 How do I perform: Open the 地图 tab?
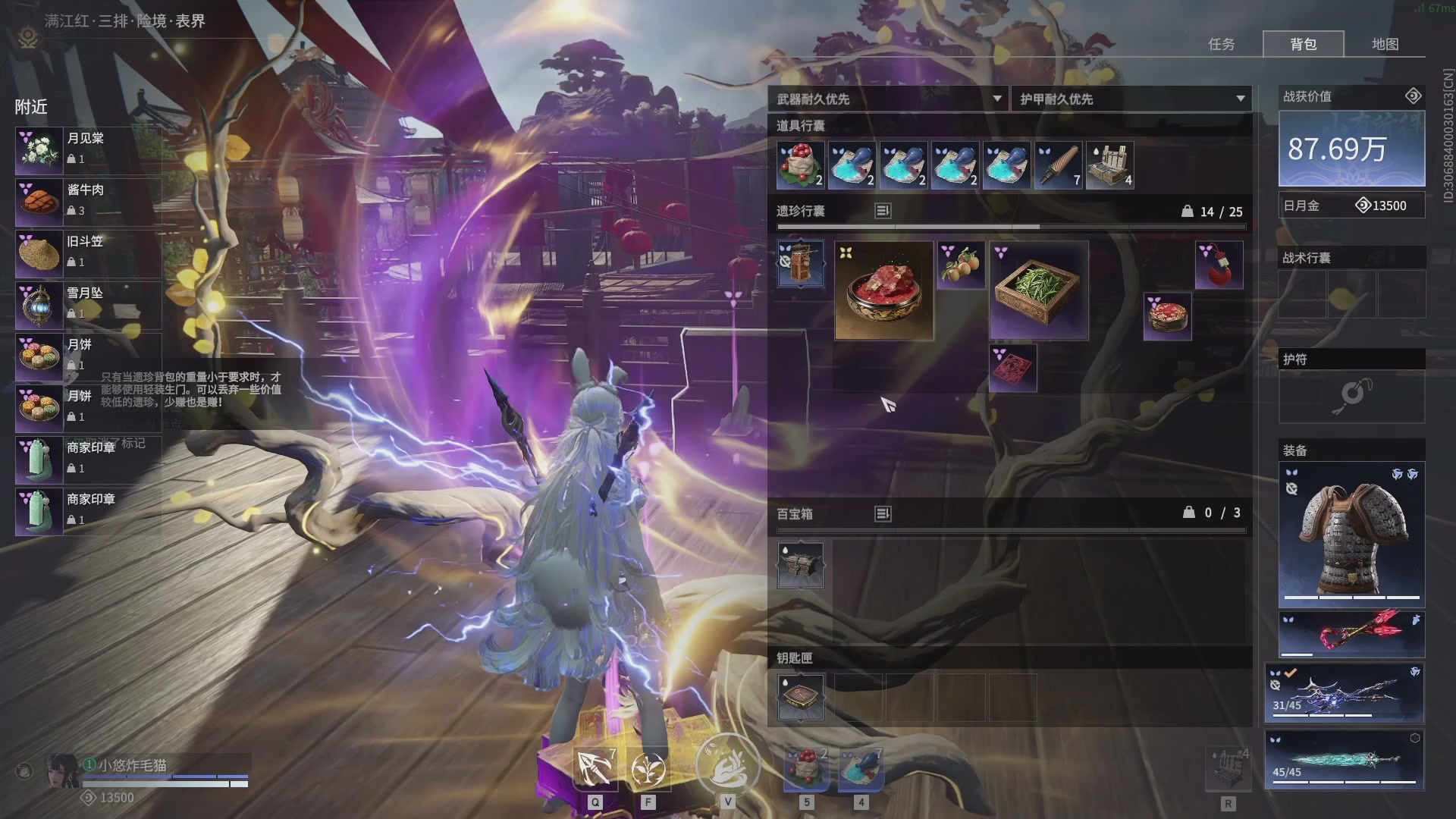tap(1385, 44)
